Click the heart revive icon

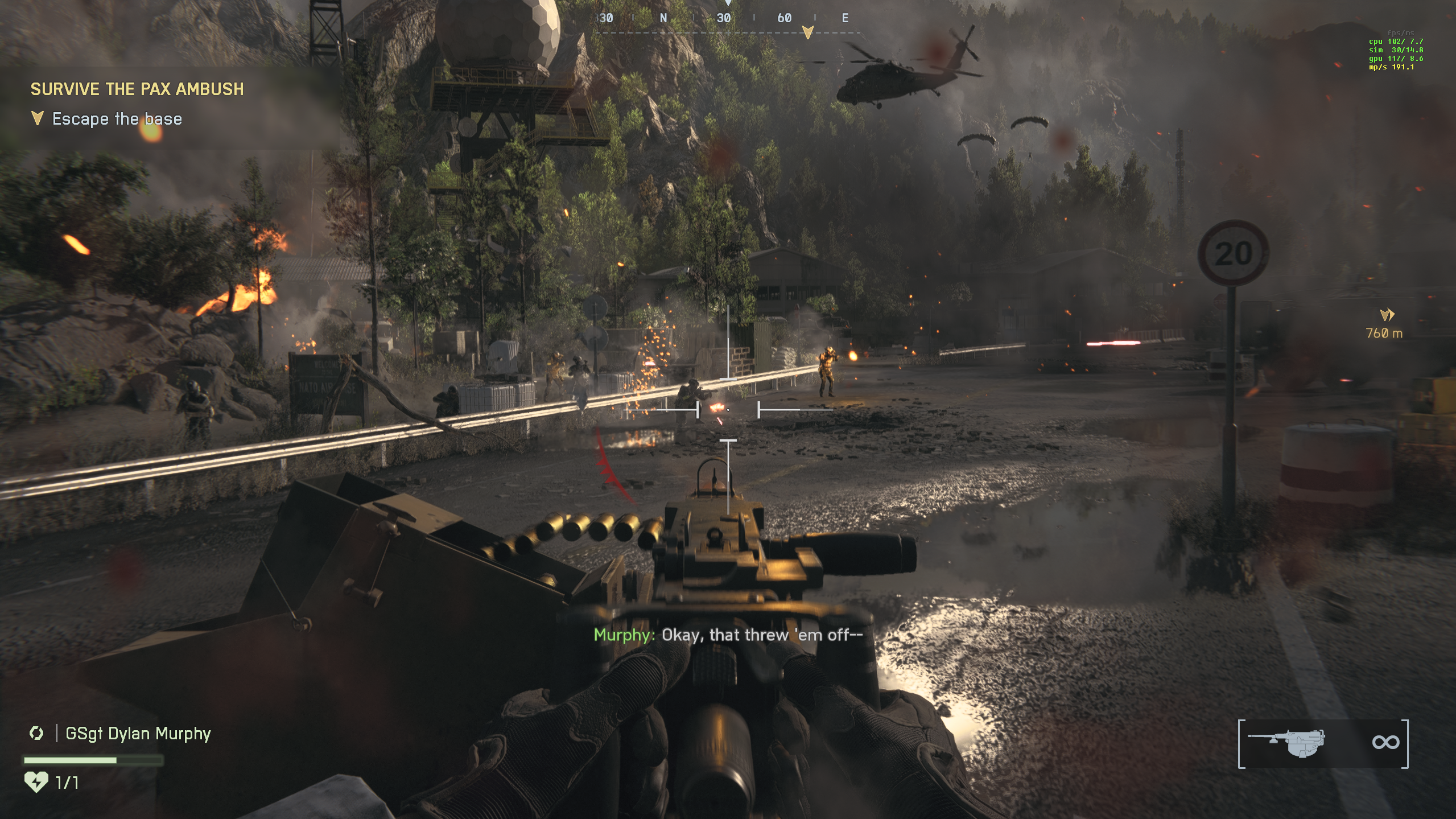tap(36, 782)
